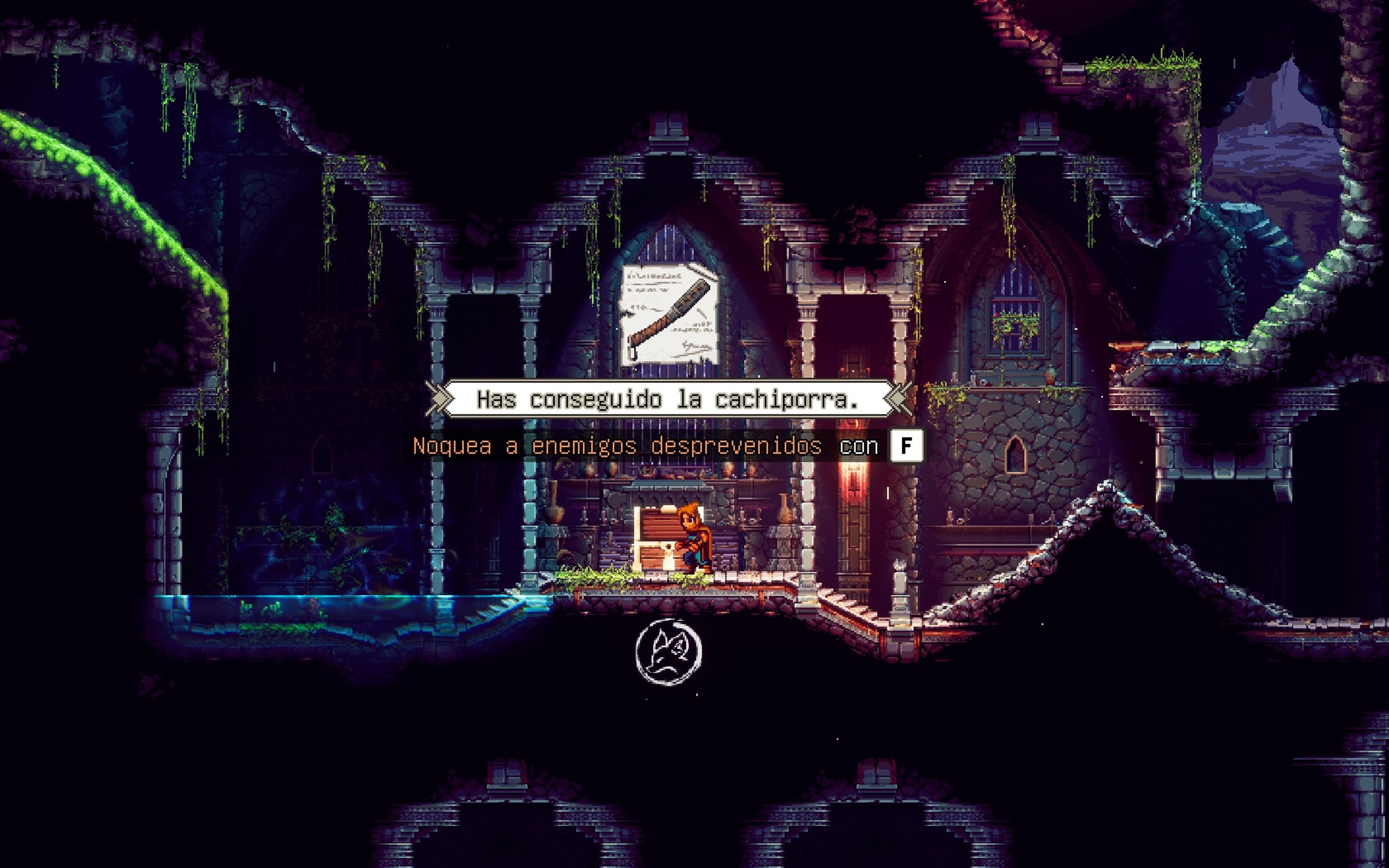Click the circular fox emblem icon
The image size is (1389, 868).
pyautogui.click(x=669, y=652)
